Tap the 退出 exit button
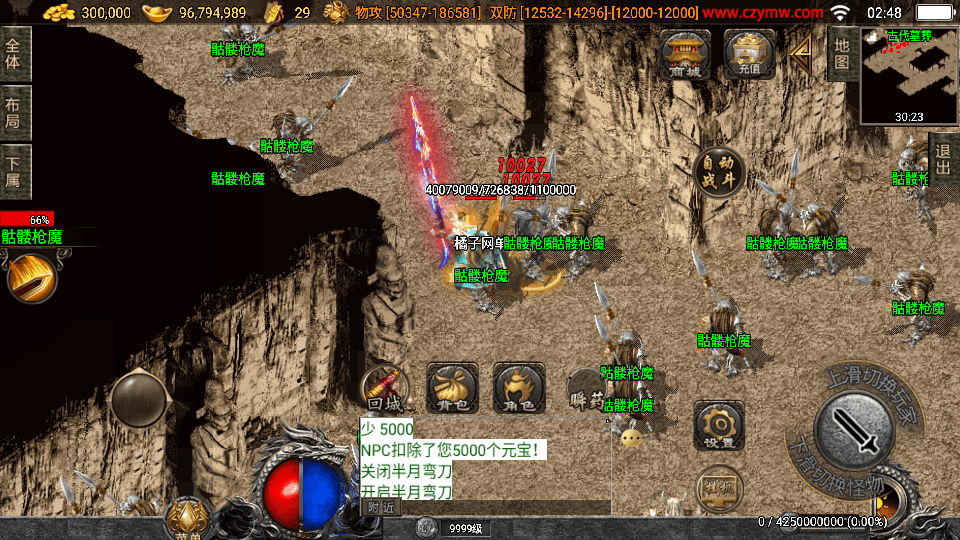 point(942,160)
